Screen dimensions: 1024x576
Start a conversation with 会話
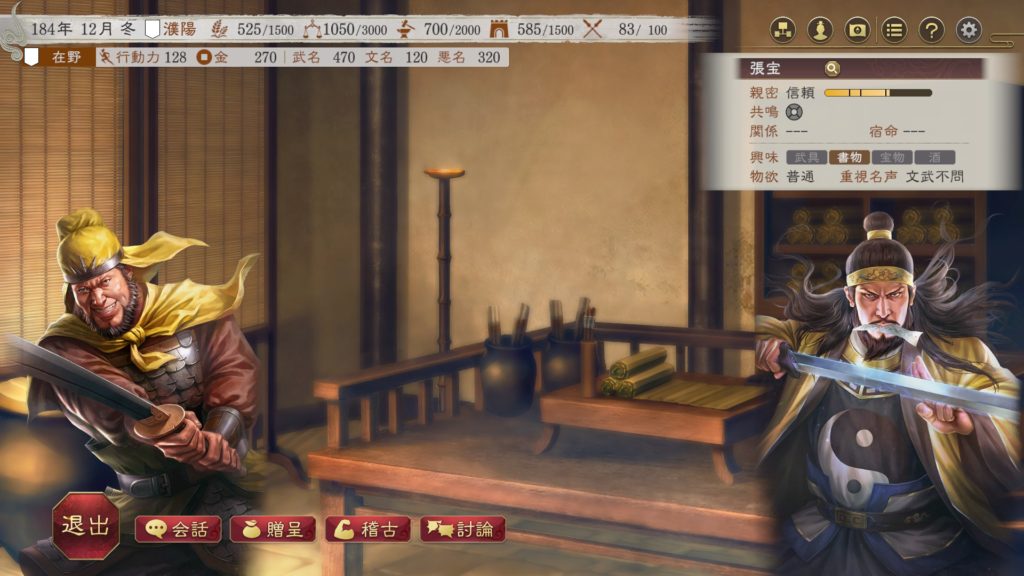[x=178, y=529]
